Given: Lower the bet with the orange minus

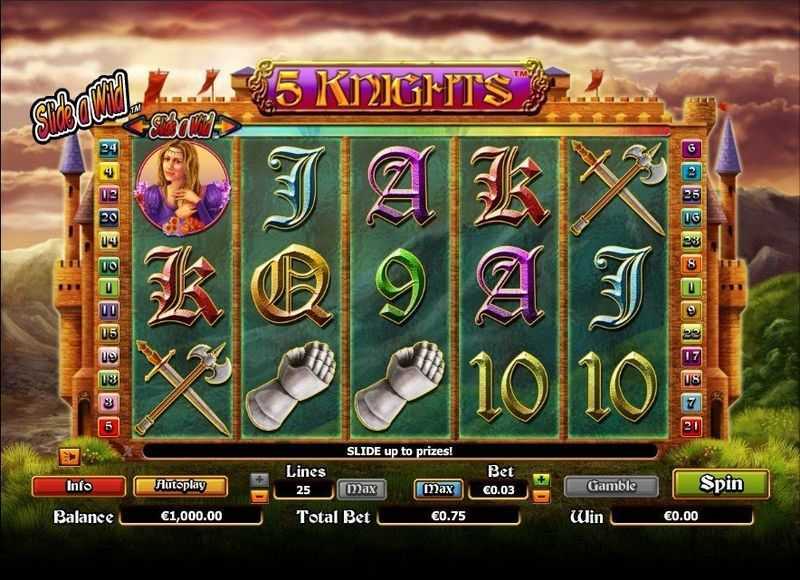Looking at the screenshot, I should pos(541,494).
